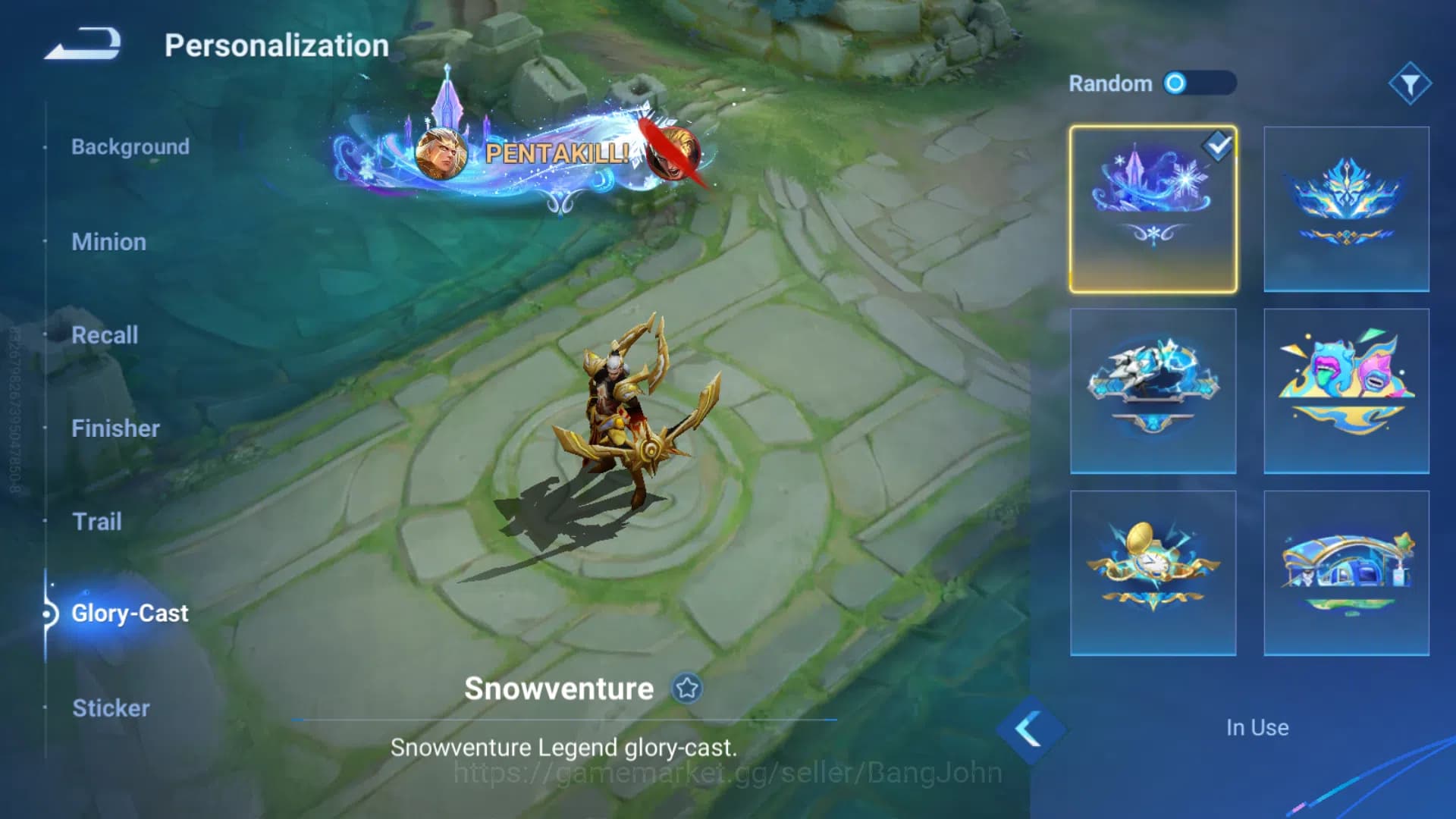
Task: Switch to the Recall section
Action: pos(105,335)
